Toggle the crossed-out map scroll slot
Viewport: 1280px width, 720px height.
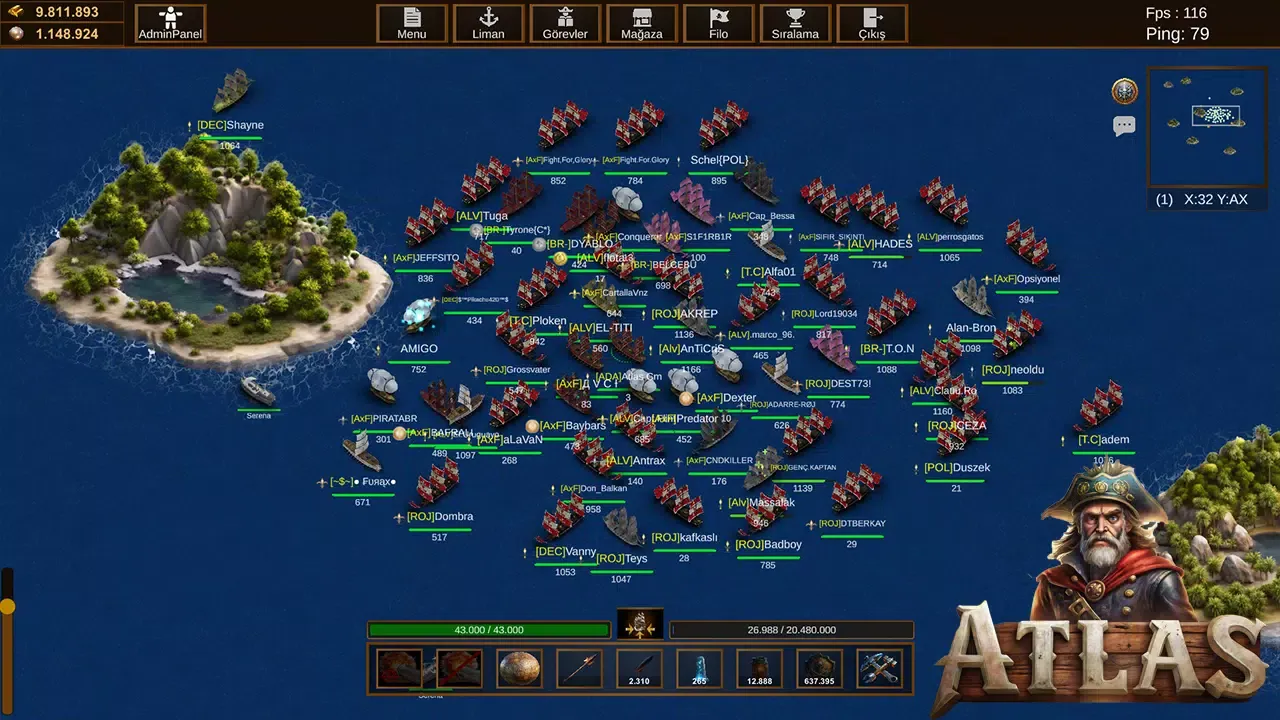[x=458, y=668]
